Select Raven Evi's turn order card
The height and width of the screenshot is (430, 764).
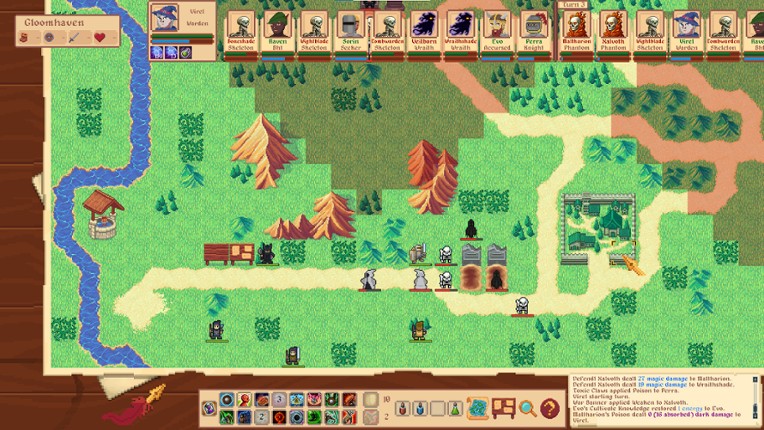coord(276,29)
